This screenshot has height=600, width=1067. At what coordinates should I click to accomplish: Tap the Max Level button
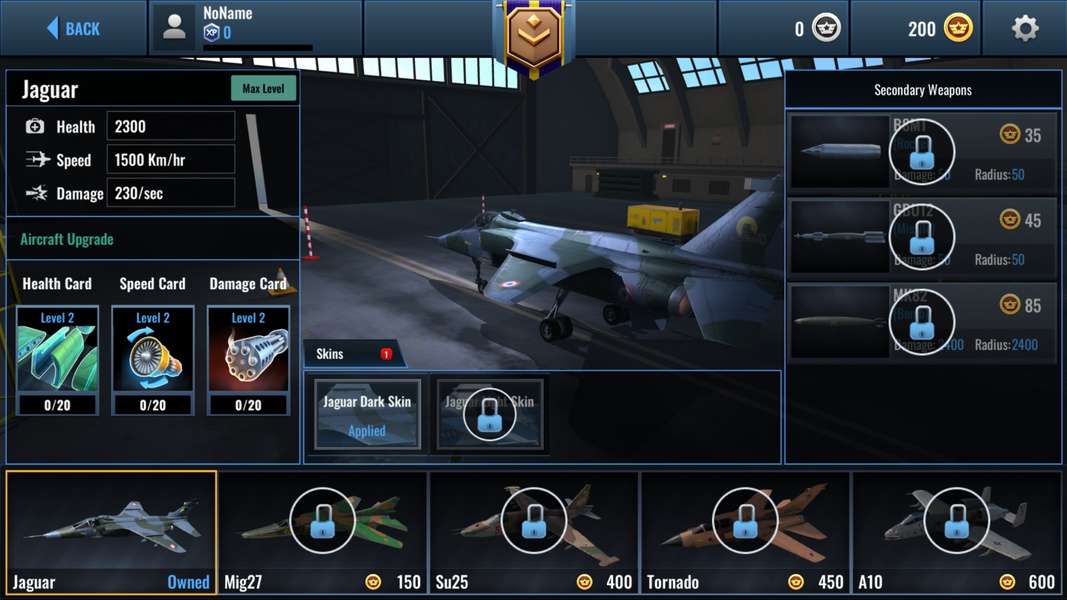click(263, 88)
